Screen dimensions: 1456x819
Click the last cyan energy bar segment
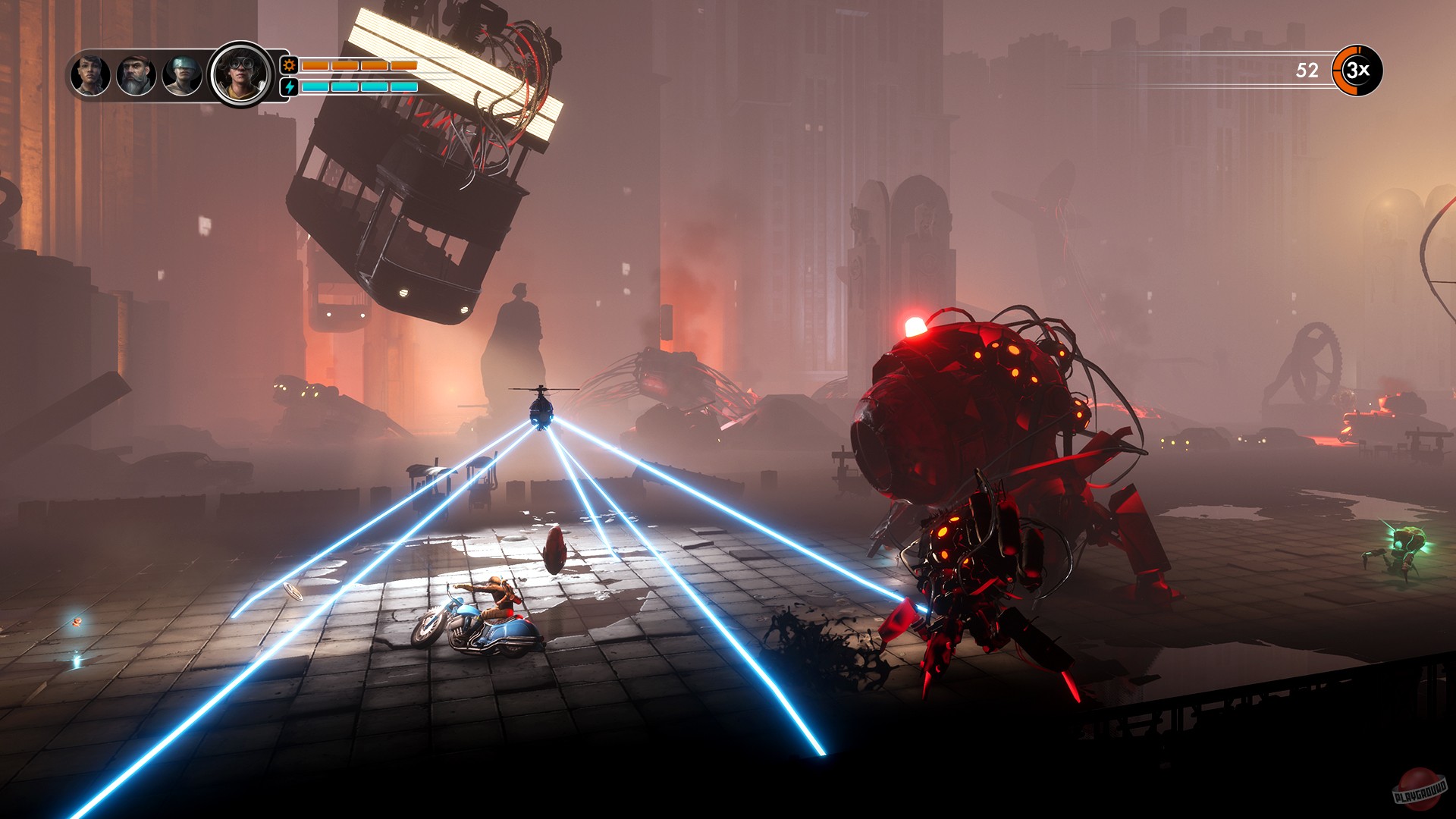click(x=404, y=87)
